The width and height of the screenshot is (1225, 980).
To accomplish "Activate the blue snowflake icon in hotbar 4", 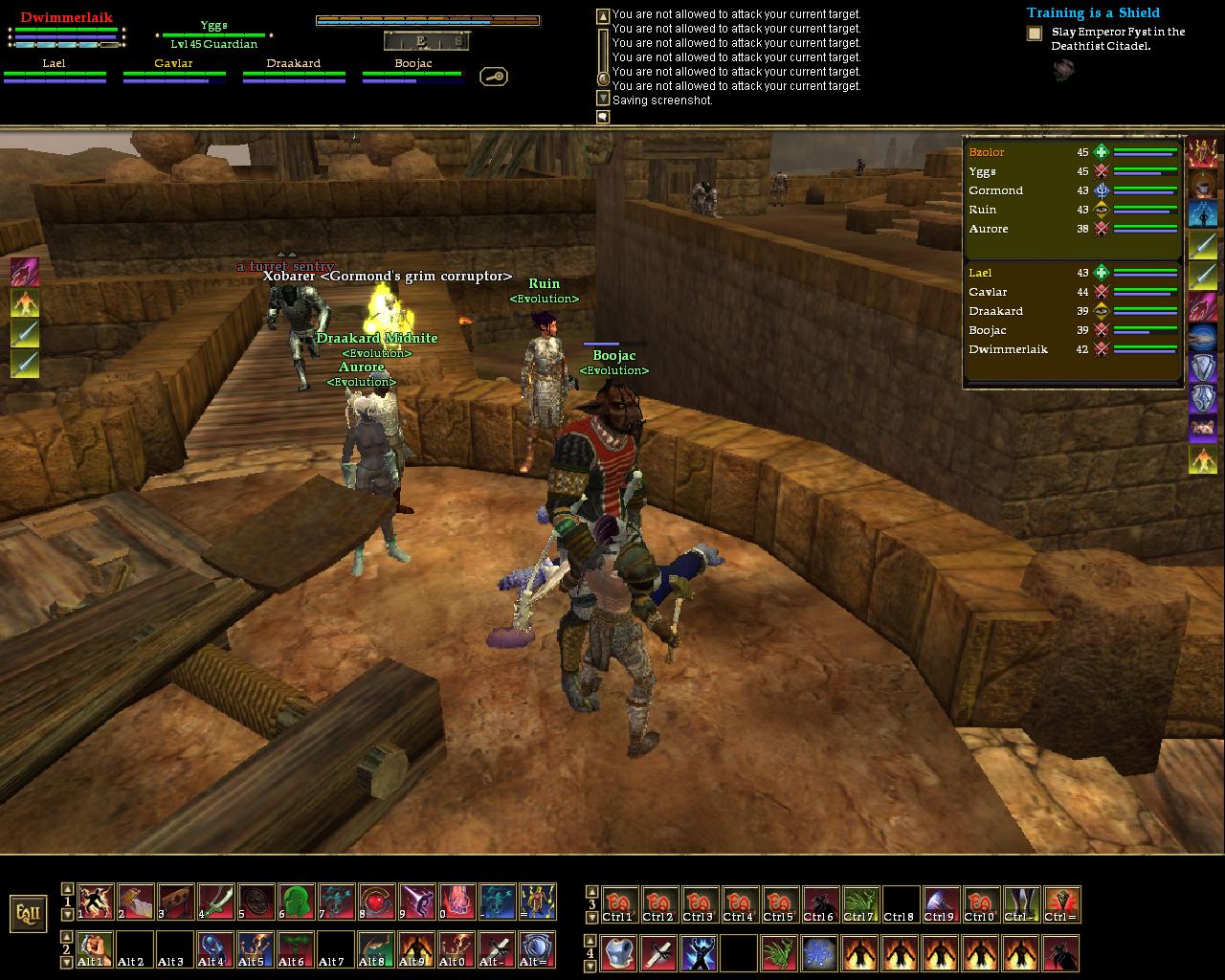I will pos(820,953).
